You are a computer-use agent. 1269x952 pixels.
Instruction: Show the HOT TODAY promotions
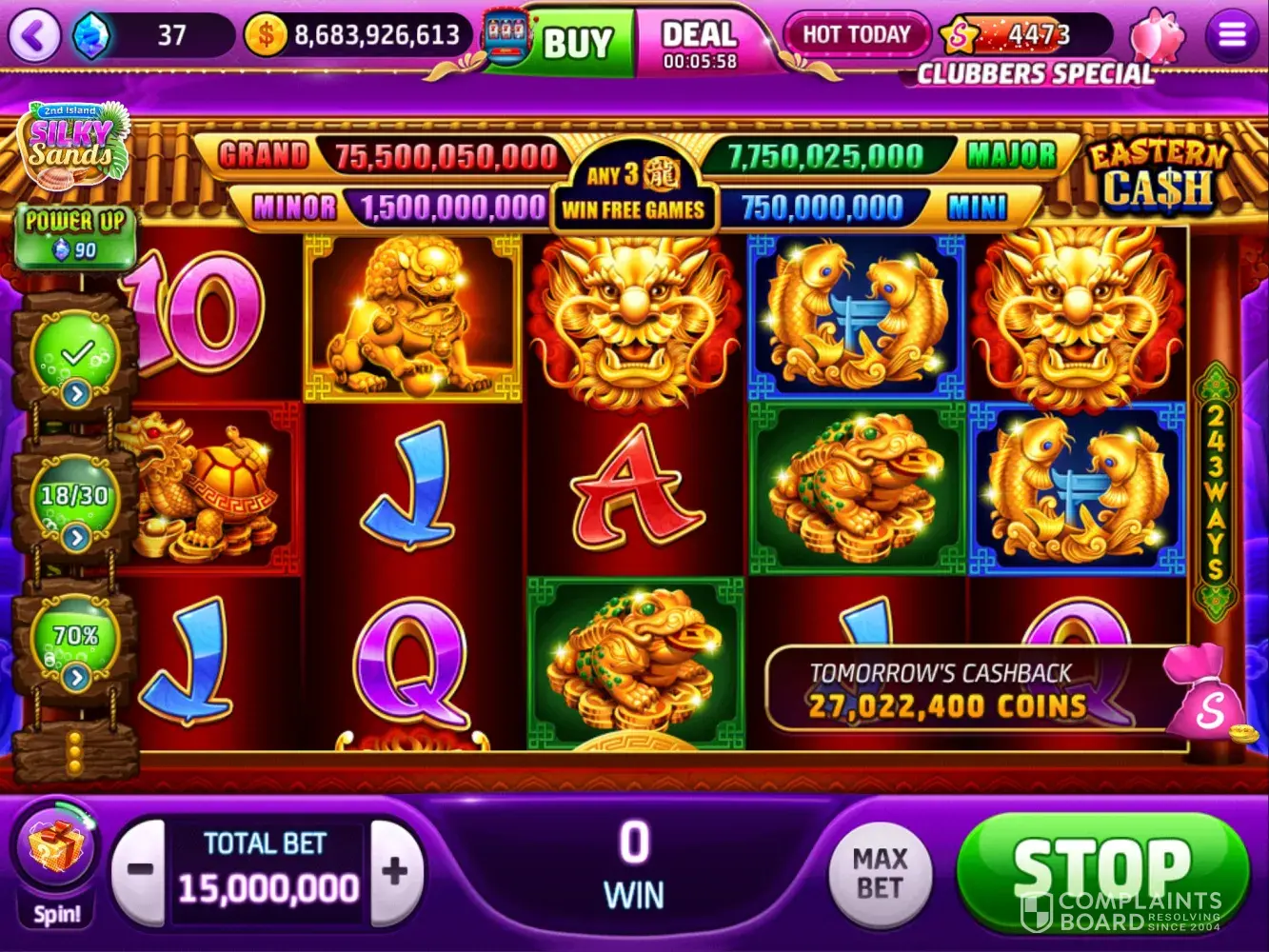pyautogui.click(x=856, y=35)
